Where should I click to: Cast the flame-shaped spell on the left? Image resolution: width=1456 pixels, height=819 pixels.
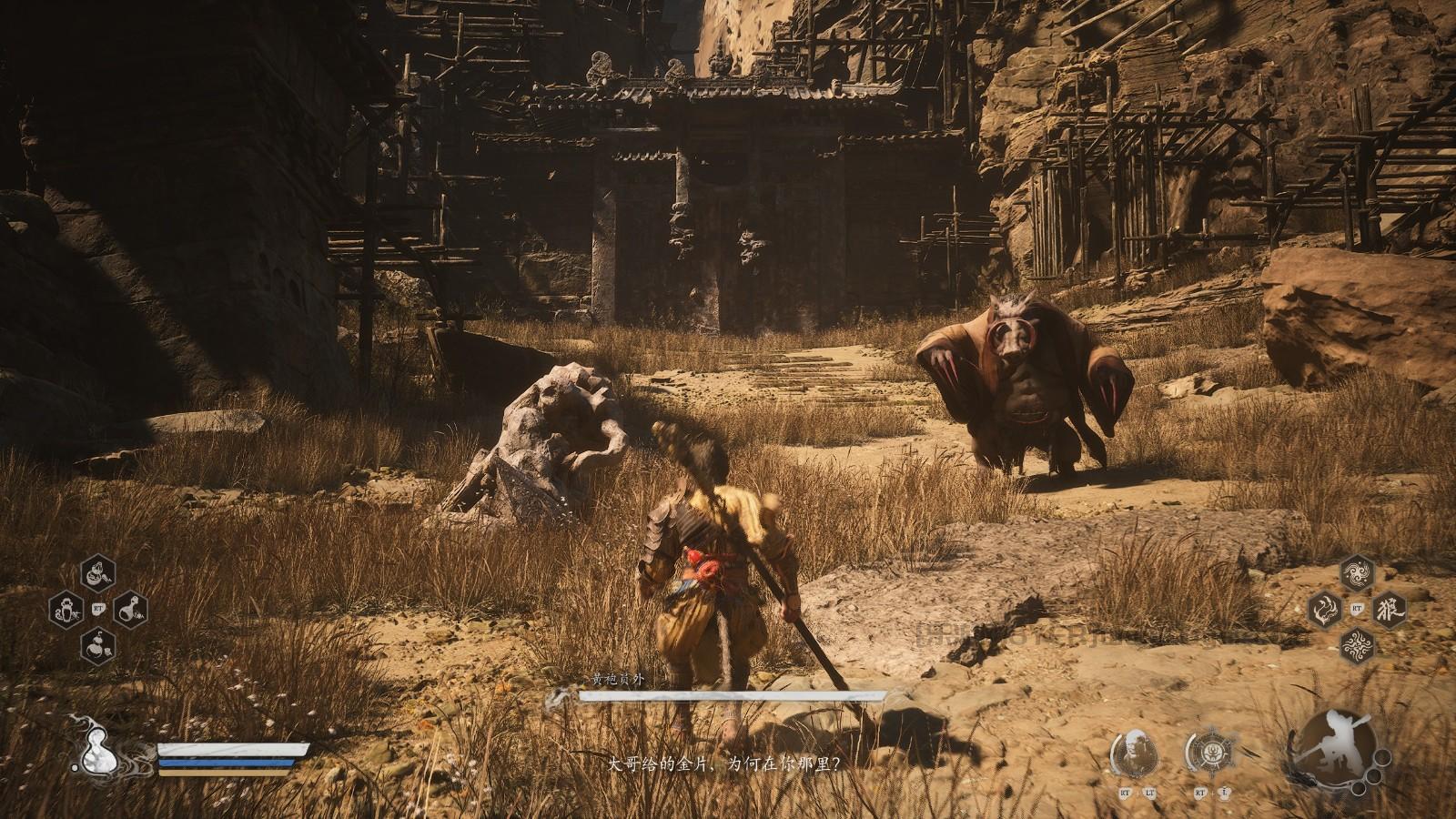(x=1325, y=609)
